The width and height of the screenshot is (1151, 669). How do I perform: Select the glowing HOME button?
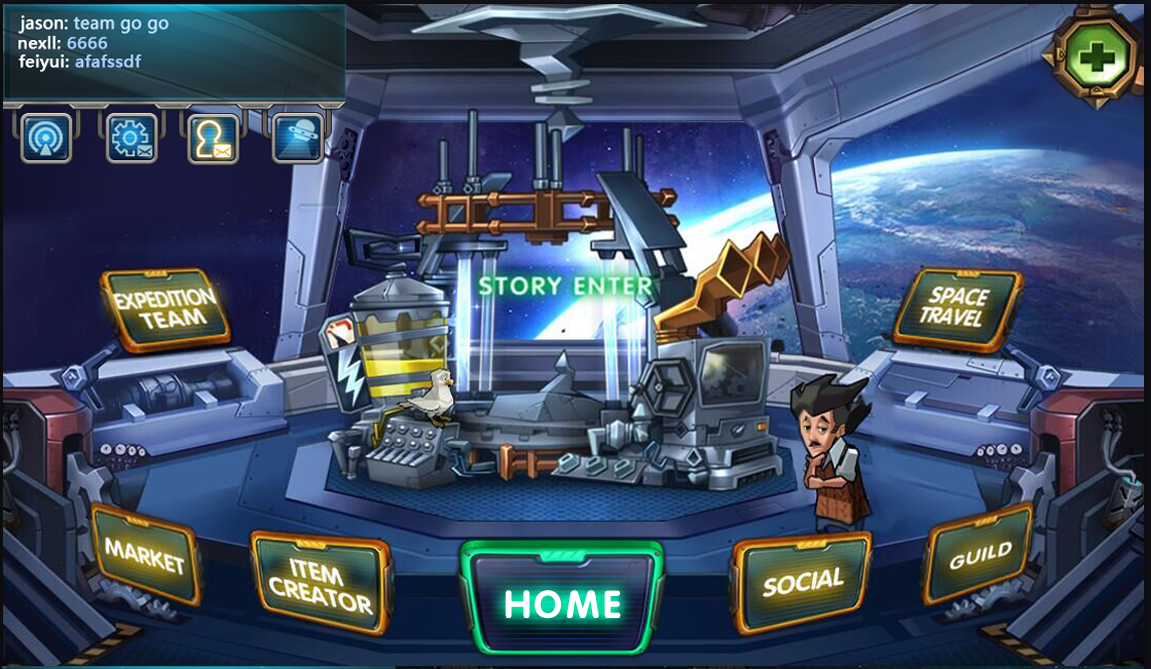pyautogui.click(x=562, y=603)
